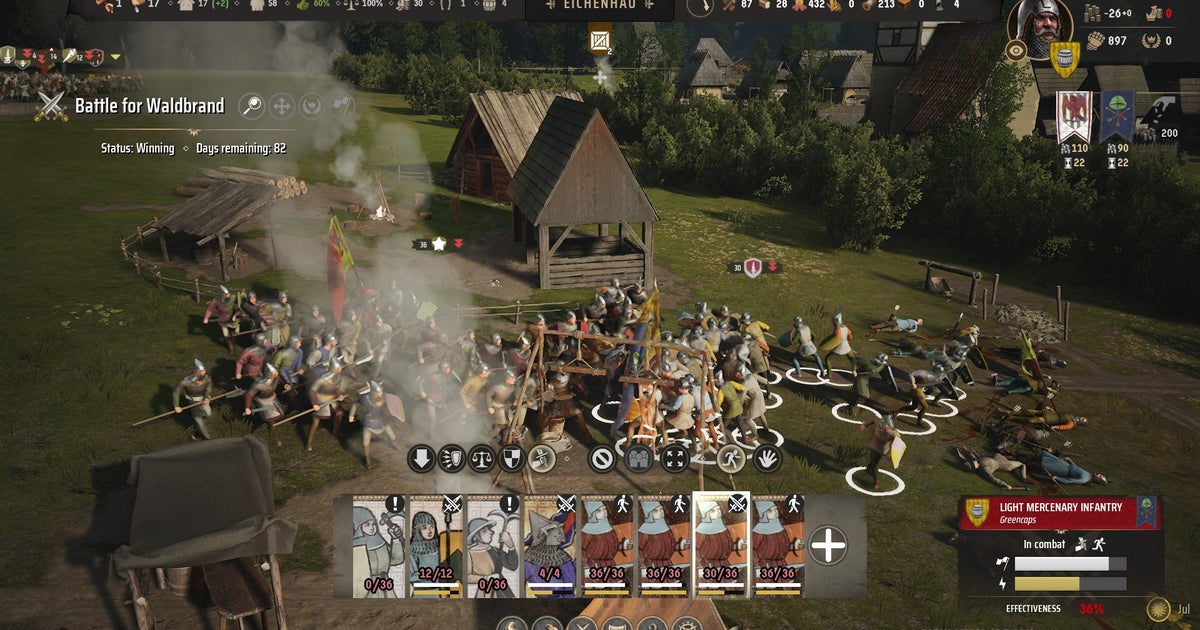This screenshot has width=1200, height=630.
Task: Open the Eichenau town name banner
Action: tap(599, 10)
